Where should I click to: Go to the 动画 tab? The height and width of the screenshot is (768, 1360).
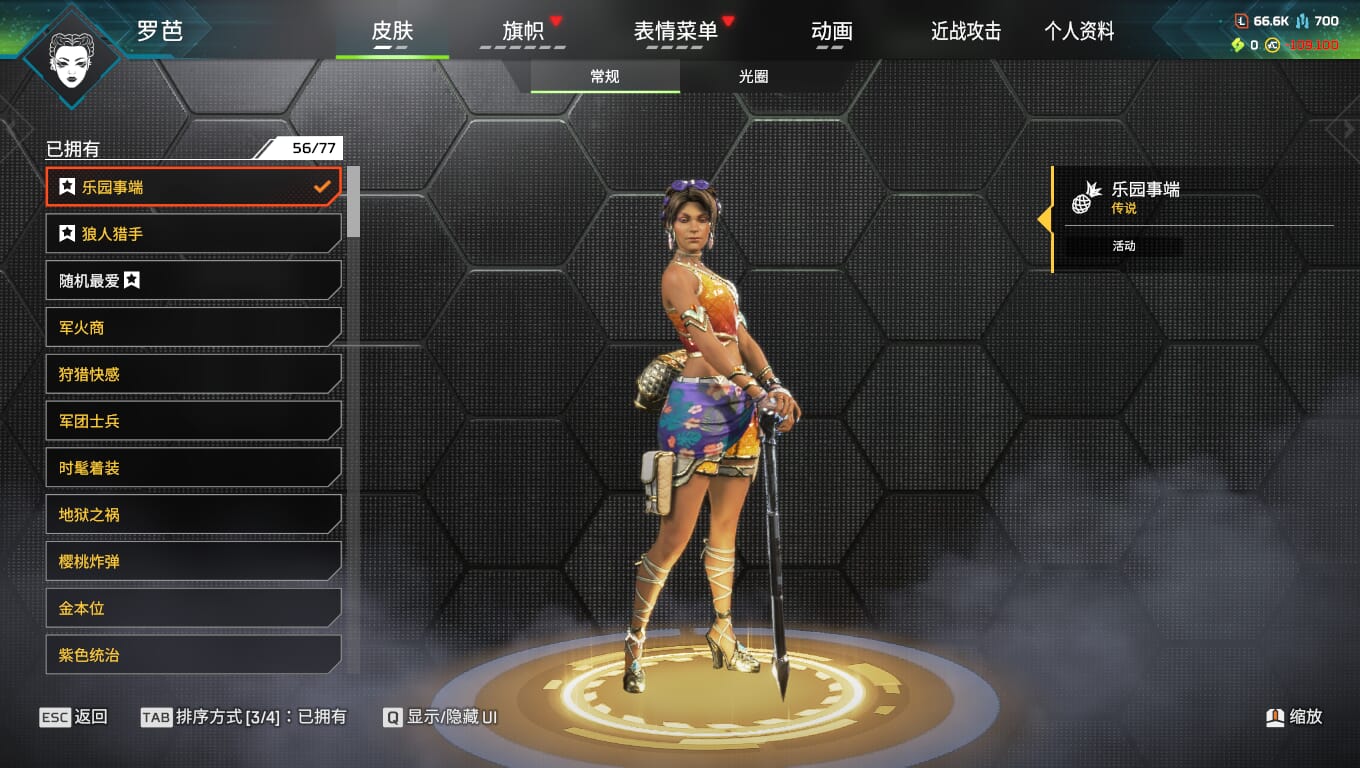click(x=831, y=31)
